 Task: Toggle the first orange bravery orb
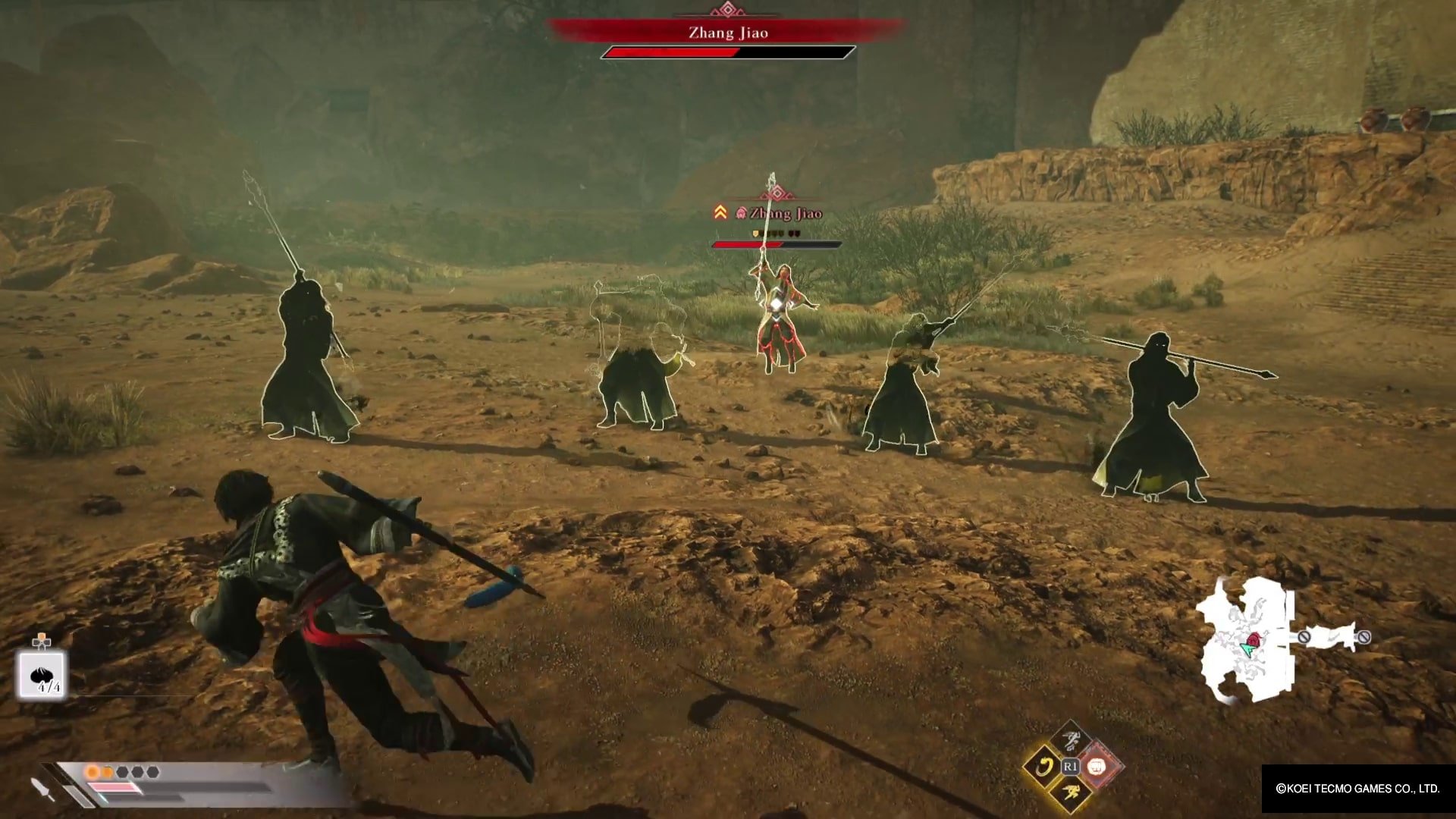tap(92, 772)
